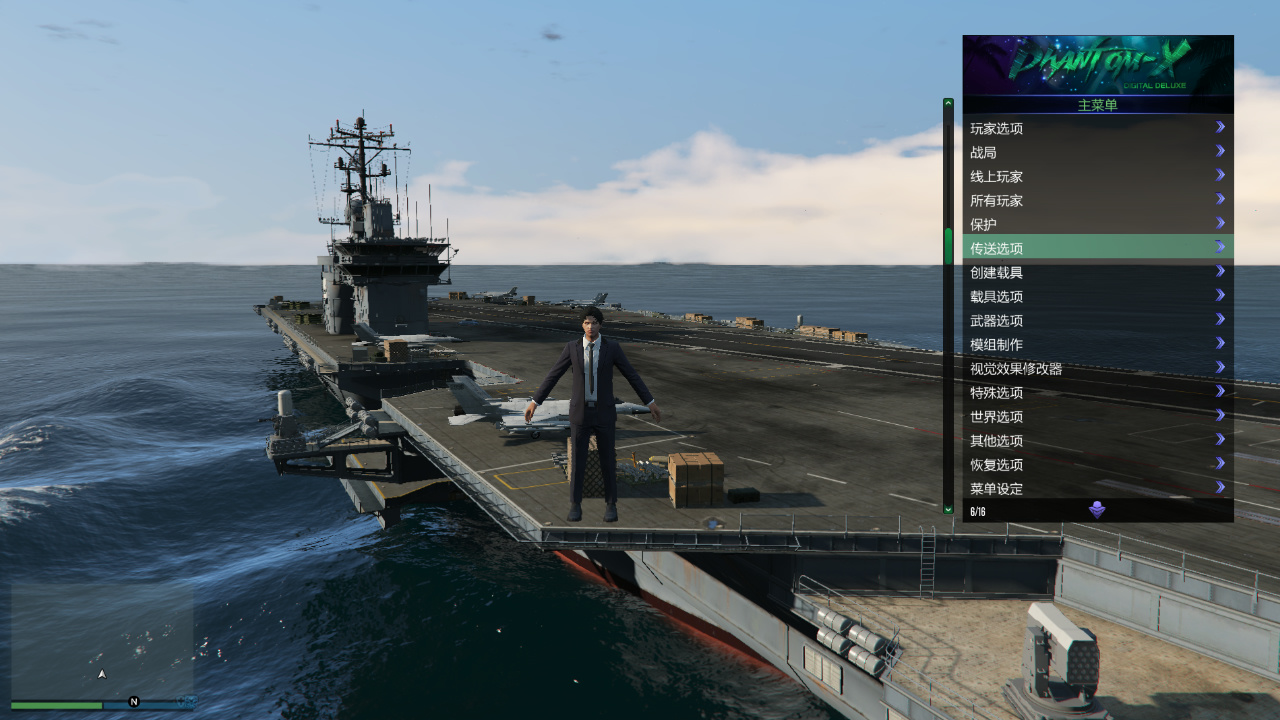Open the 武器选项 weapon options submenu
Viewport: 1280px width, 720px height.
[1097, 320]
